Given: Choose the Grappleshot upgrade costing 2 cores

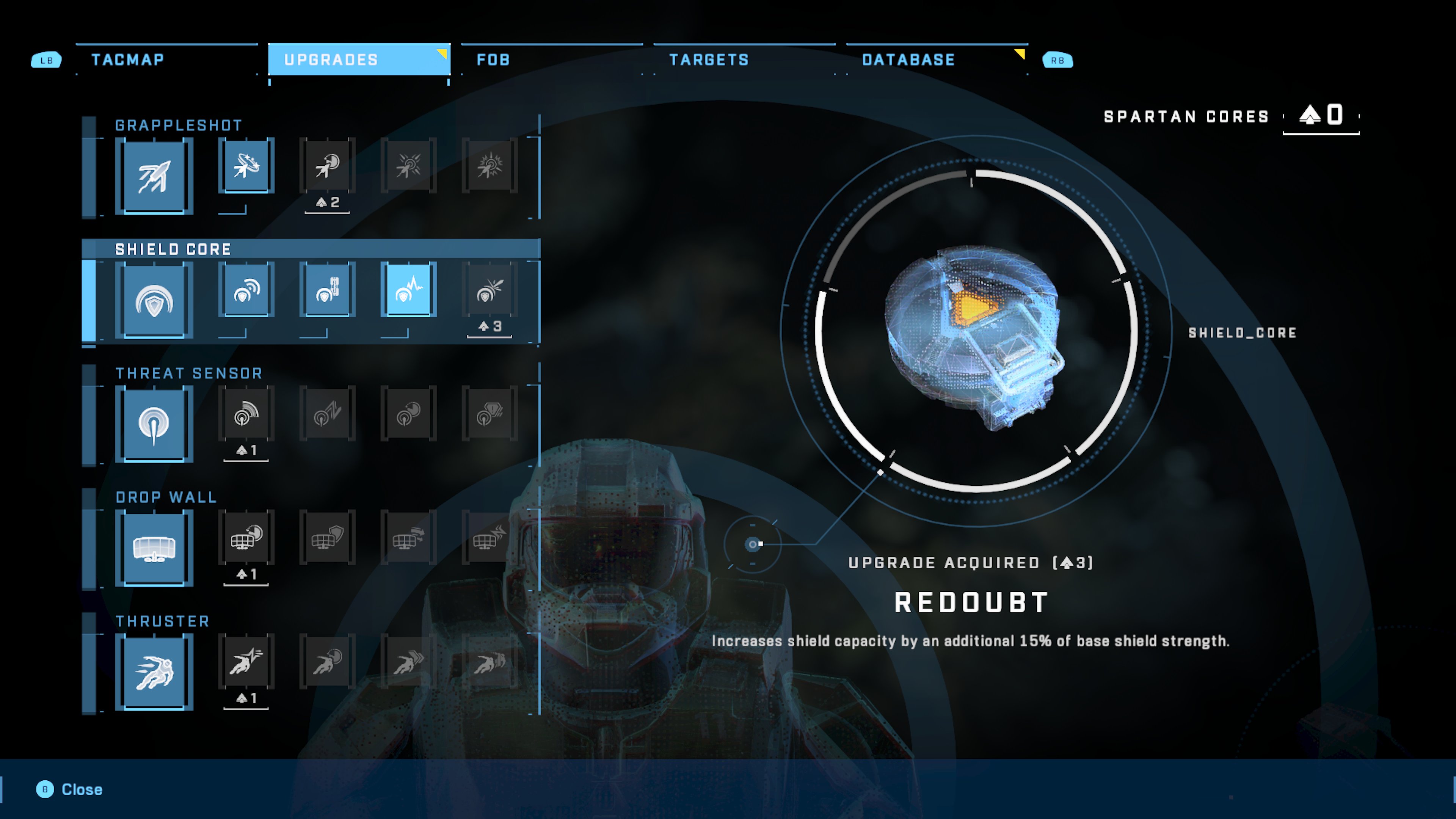Looking at the screenshot, I should [327, 166].
